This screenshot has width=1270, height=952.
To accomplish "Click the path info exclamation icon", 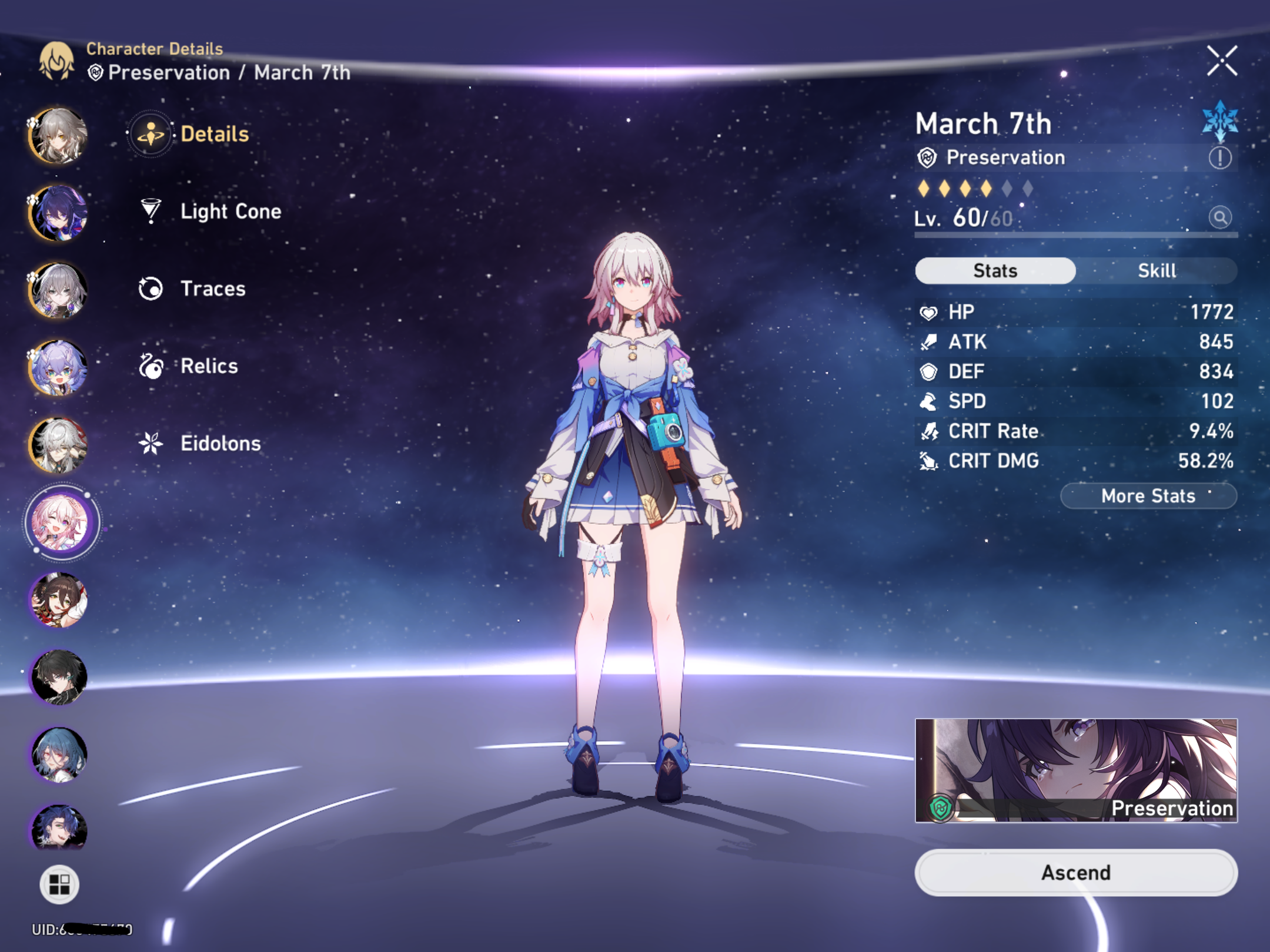I will click(x=1220, y=157).
